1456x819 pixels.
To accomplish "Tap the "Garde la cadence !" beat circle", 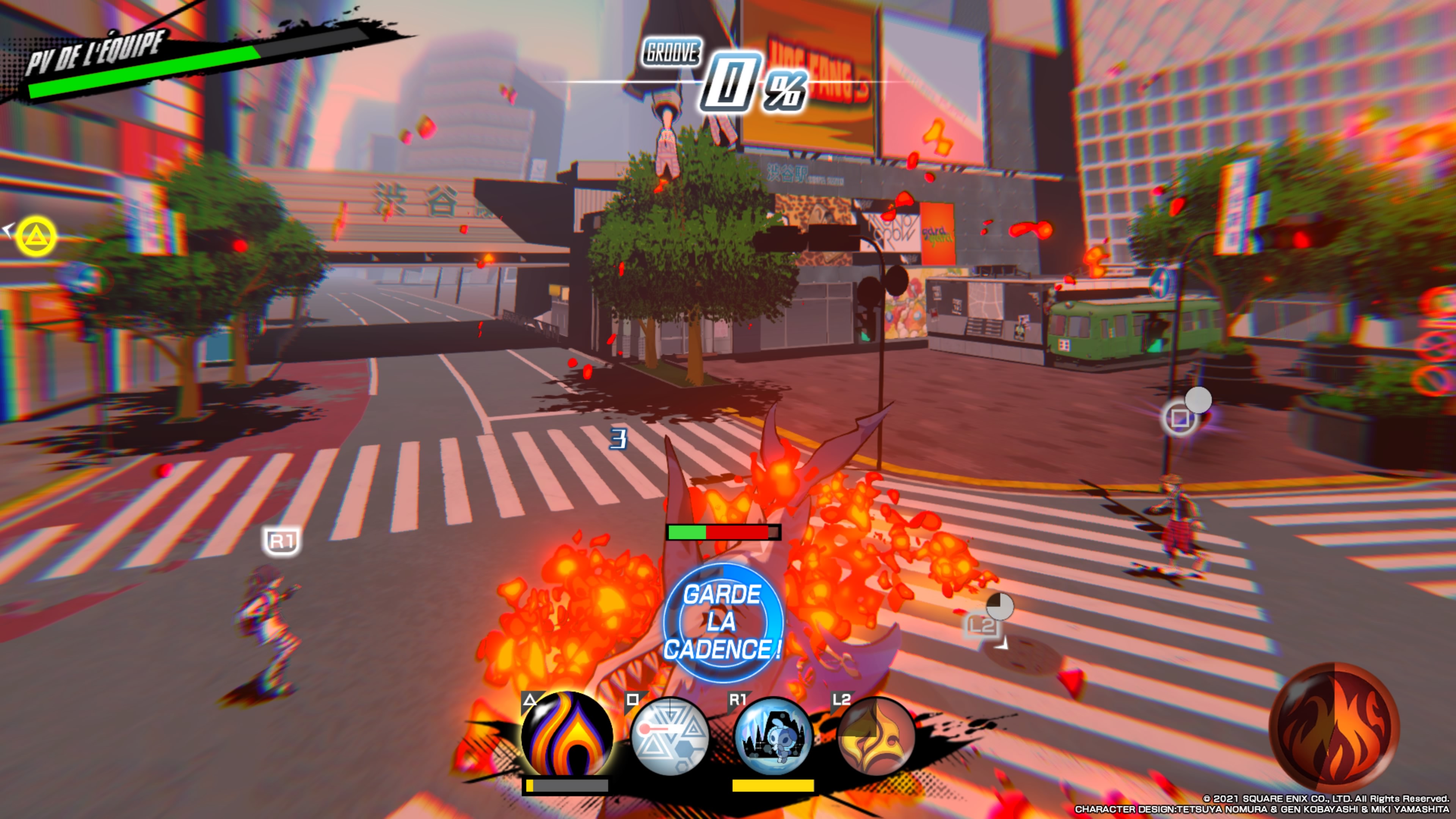I will pyautogui.click(x=723, y=622).
